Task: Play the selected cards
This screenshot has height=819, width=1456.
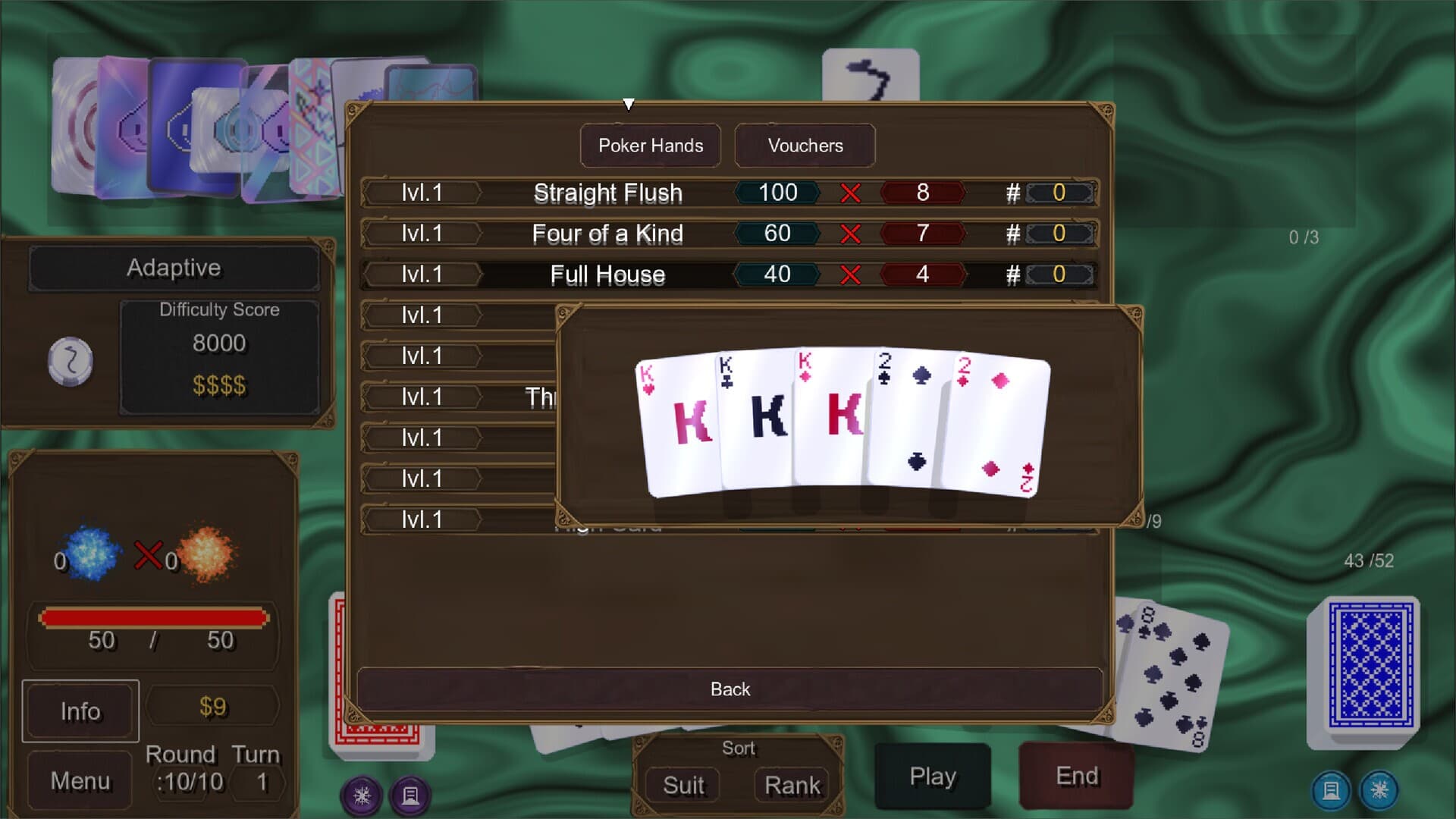Action: coord(933,777)
